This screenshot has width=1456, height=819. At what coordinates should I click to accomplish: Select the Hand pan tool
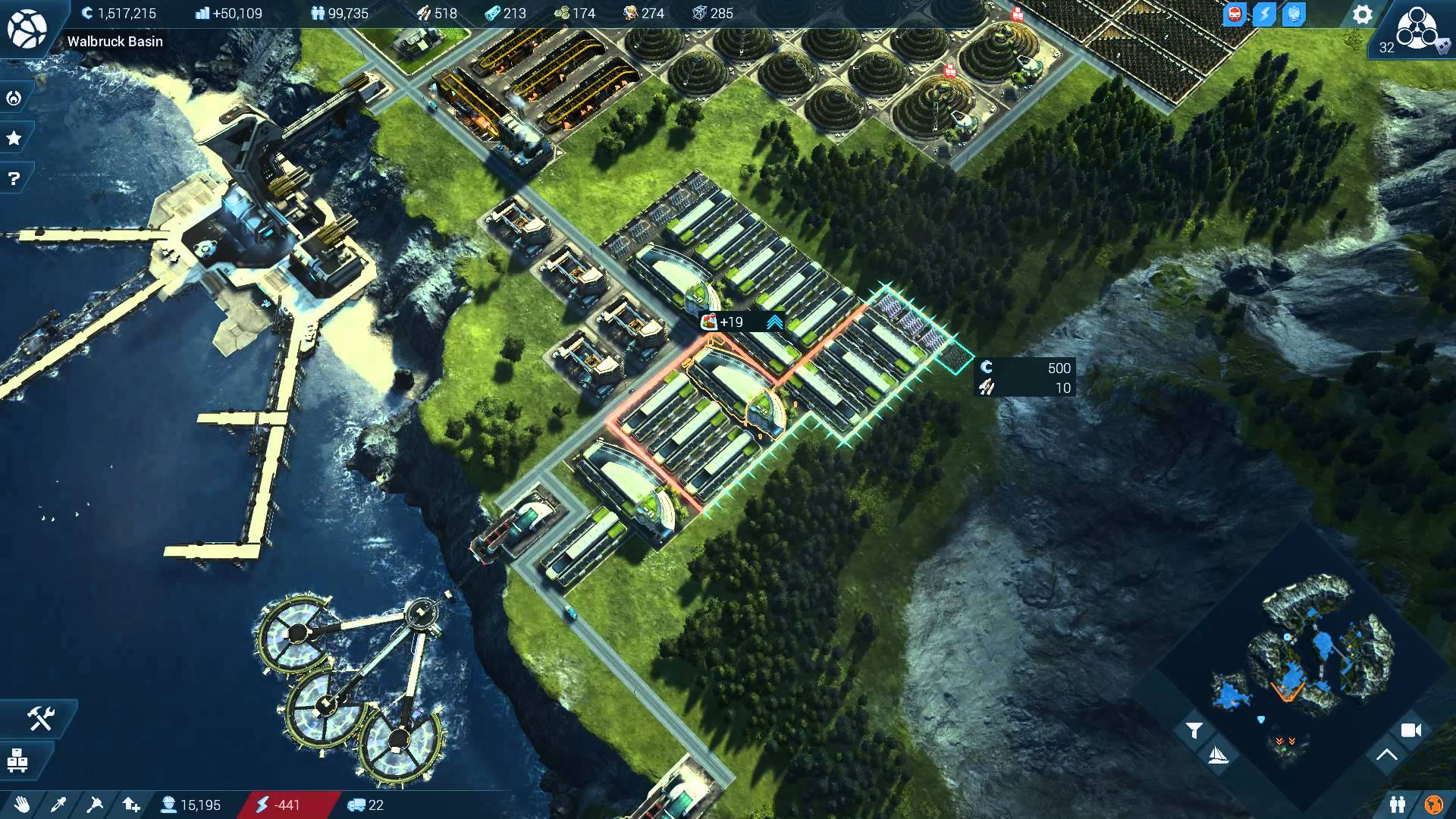tap(23, 805)
